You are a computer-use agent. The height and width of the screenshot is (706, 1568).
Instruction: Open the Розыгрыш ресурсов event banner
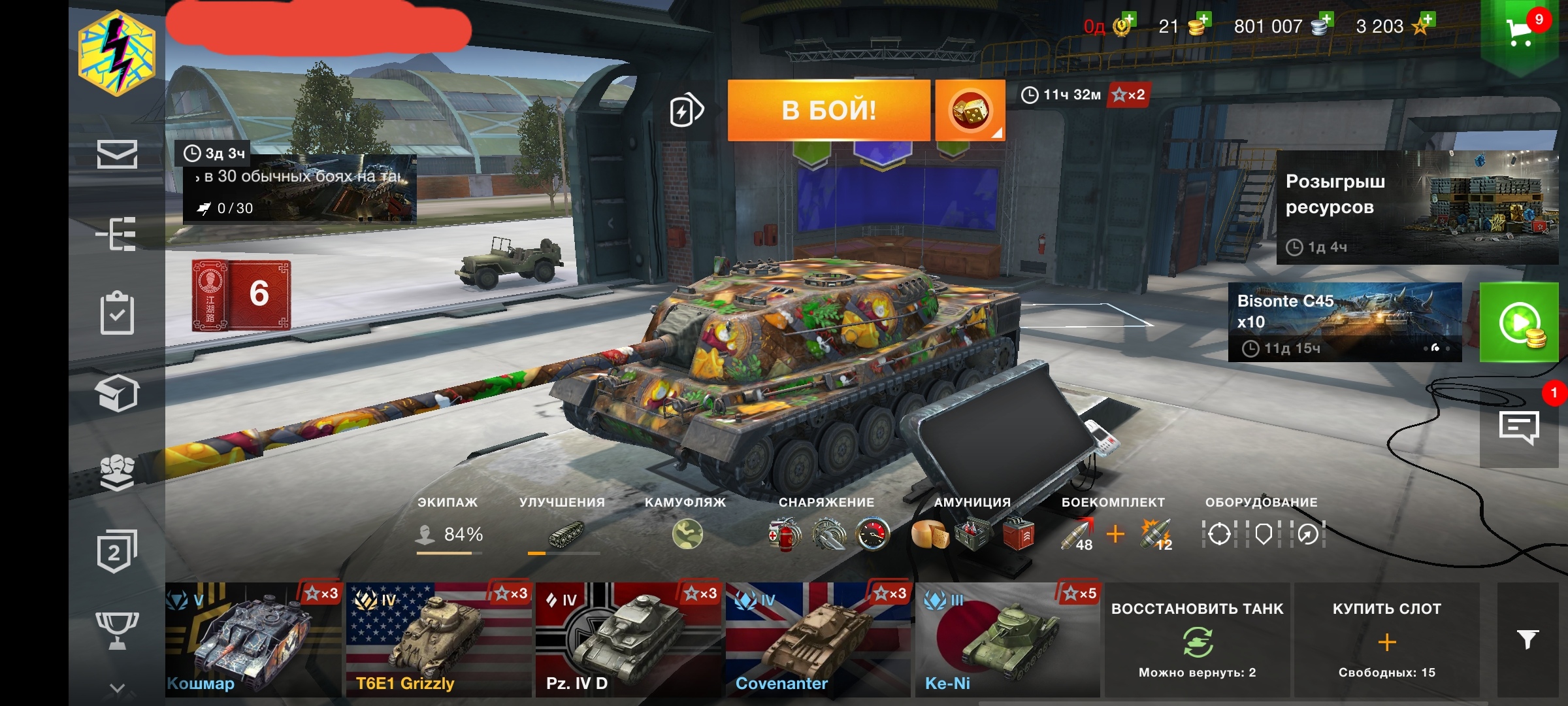(x=1416, y=208)
